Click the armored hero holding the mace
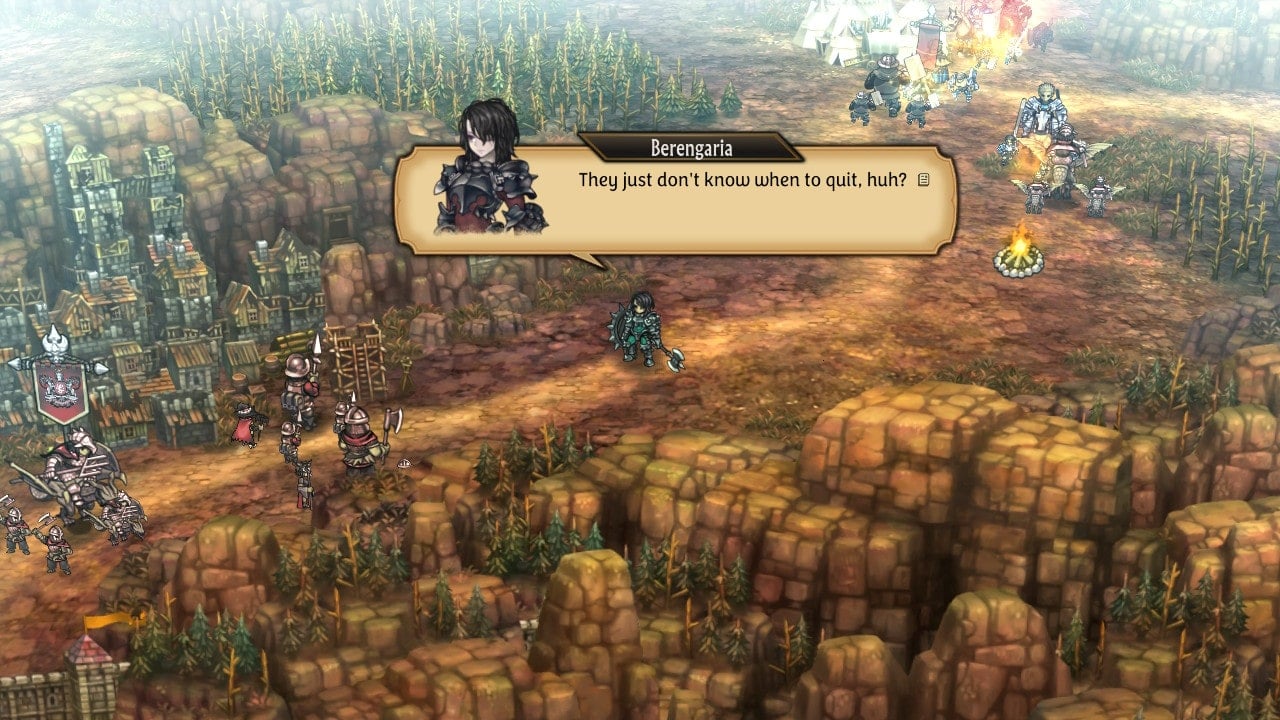 [x=638, y=330]
